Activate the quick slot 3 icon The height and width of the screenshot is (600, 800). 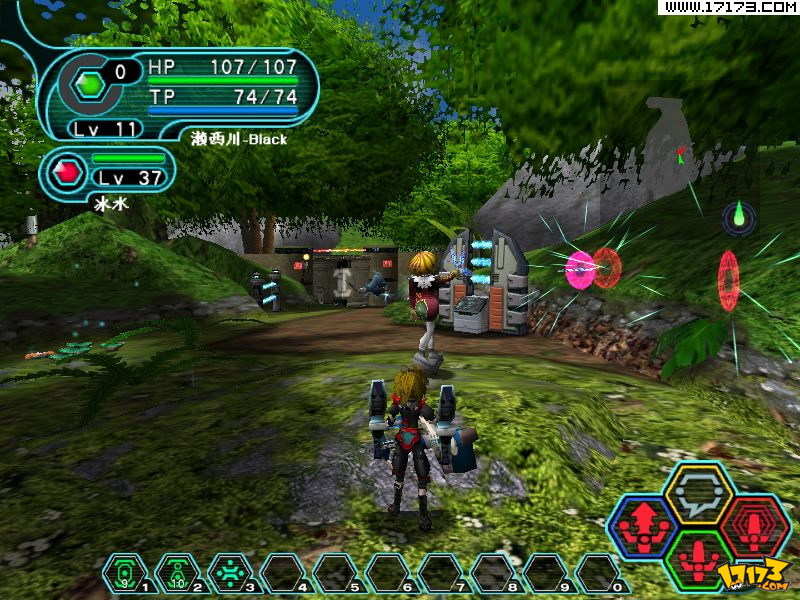click(229, 573)
